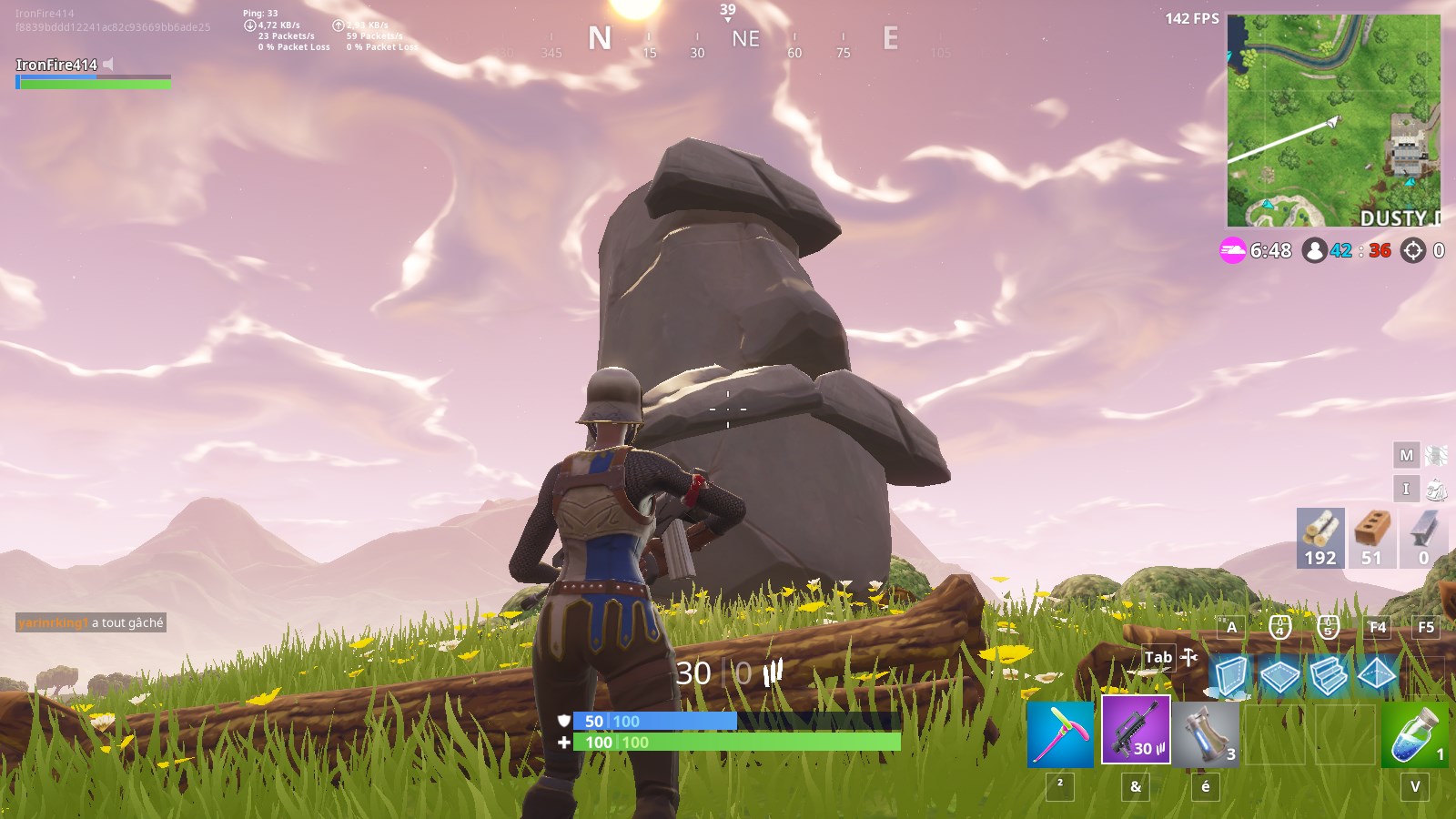Choose the floor building piece
The image size is (1456, 819).
click(1279, 676)
